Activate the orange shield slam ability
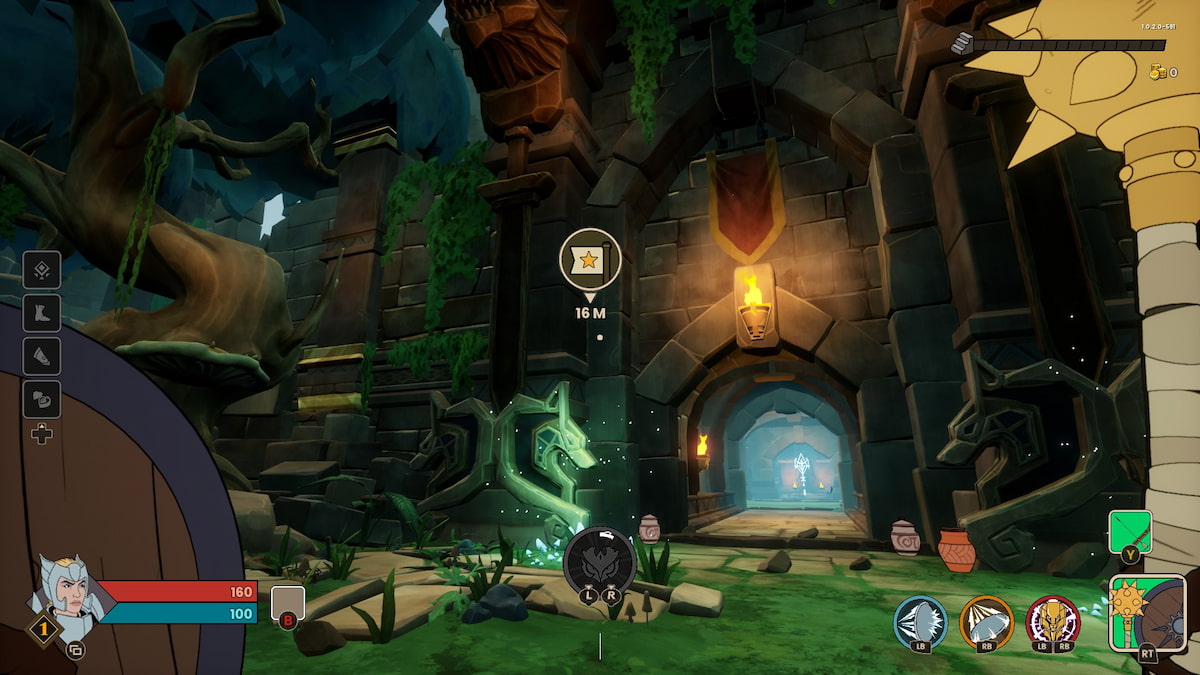 tap(986, 622)
